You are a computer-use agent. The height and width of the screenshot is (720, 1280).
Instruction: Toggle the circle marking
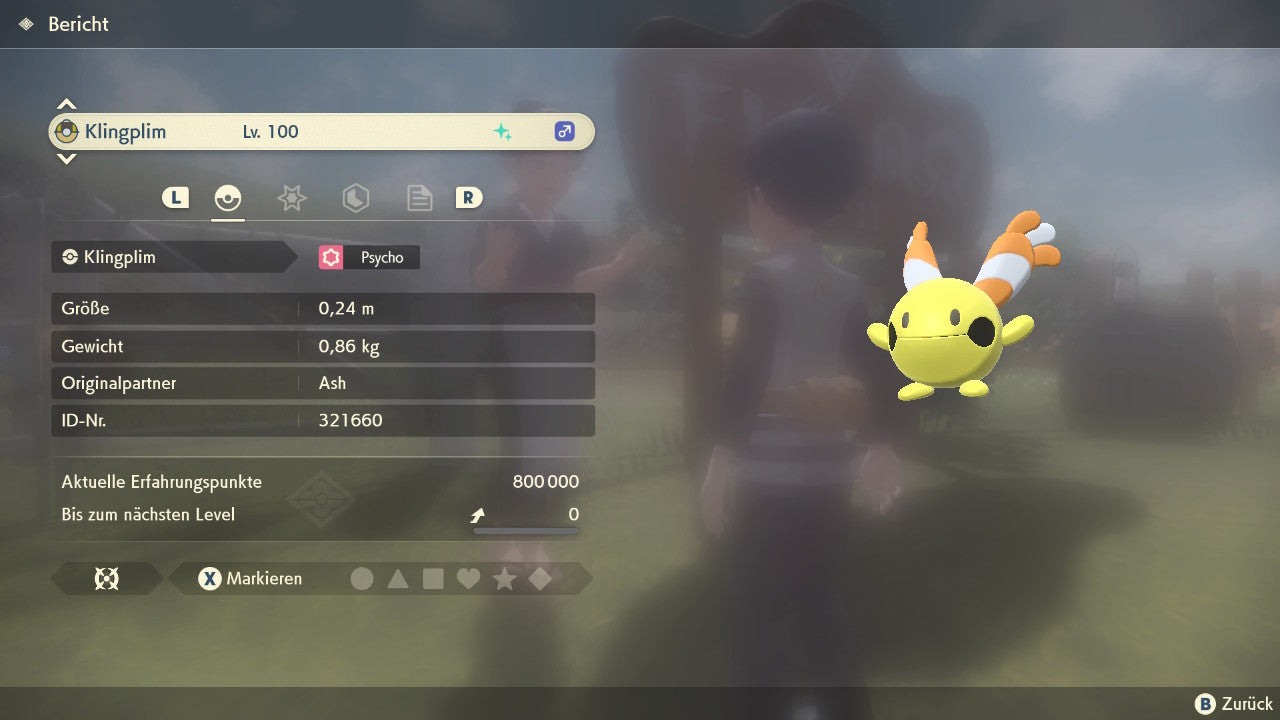tap(362, 578)
